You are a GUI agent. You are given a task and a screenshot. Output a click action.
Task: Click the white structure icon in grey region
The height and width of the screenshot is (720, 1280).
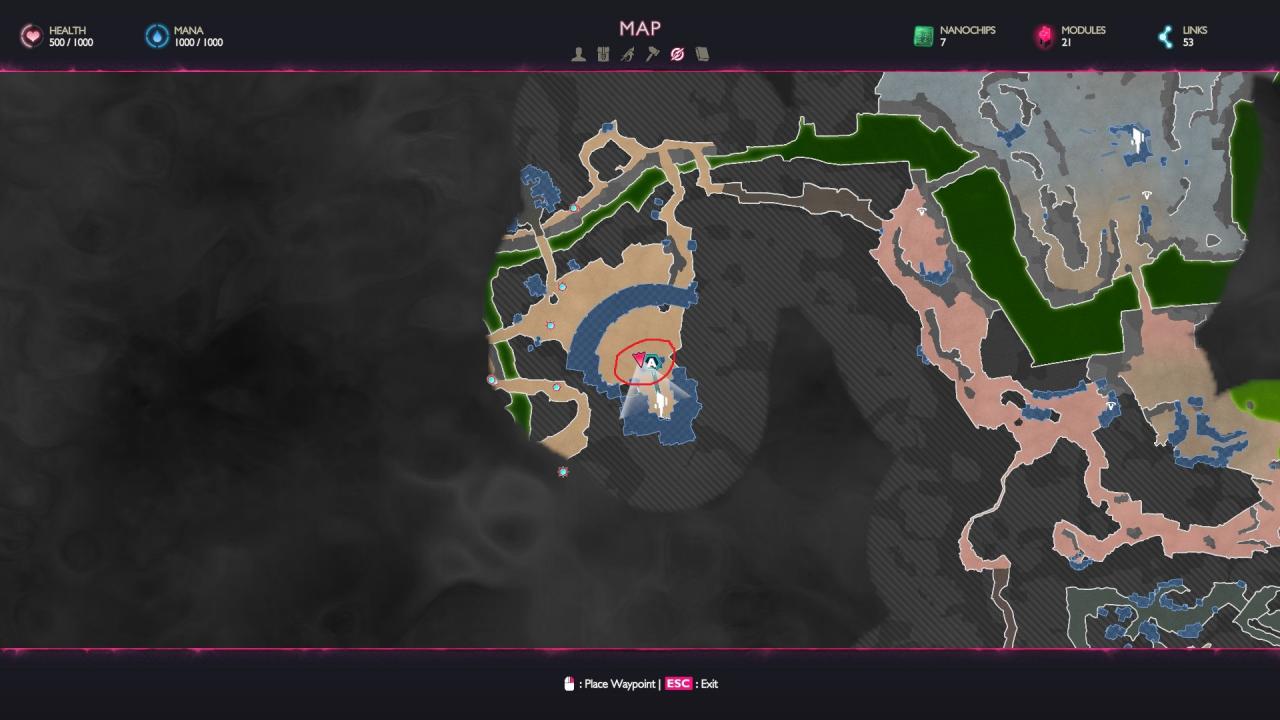click(x=1138, y=140)
